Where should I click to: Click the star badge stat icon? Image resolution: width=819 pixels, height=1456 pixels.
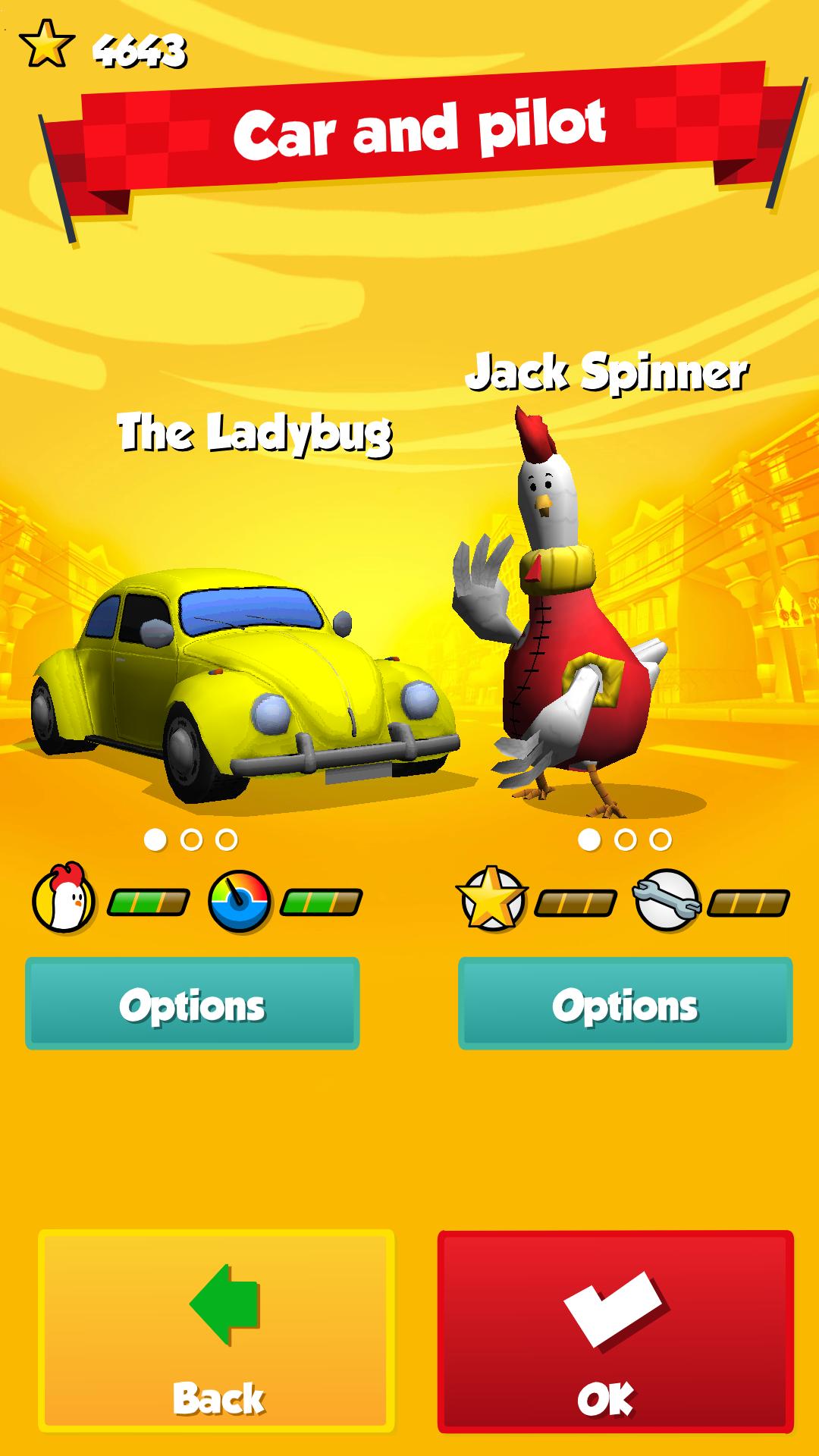coord(491,899)
